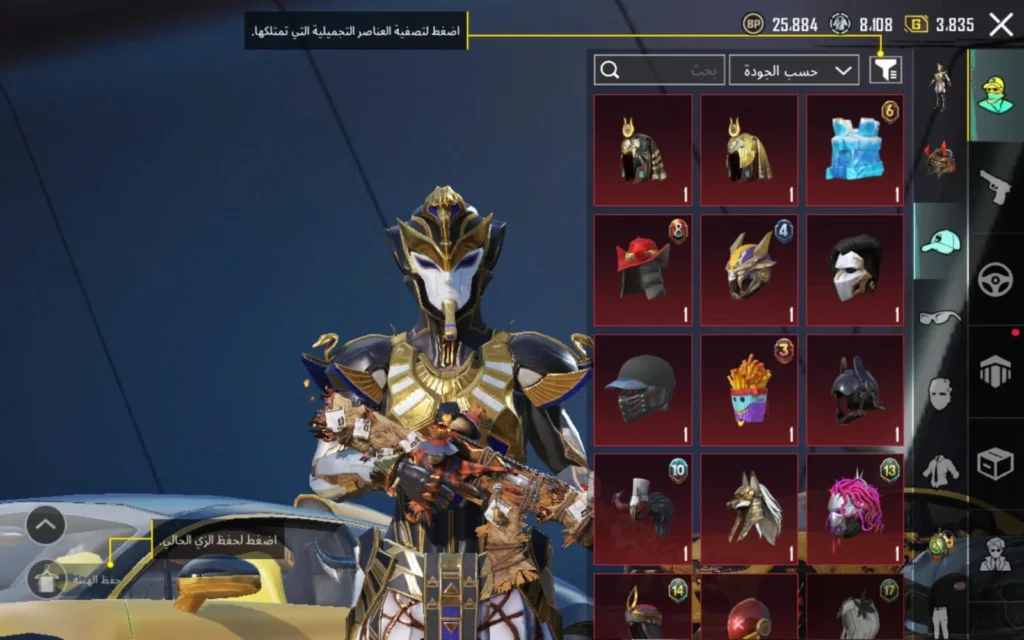Open the sort by quality dropdown
This screenshot has height=640, width=1024.
794,70
